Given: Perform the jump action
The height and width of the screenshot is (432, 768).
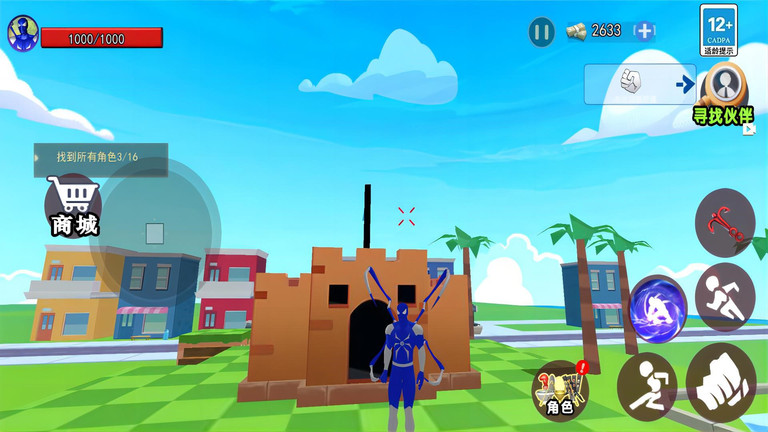Looking at the screenshot, I should pyautogui.click(x=646, y=384).
